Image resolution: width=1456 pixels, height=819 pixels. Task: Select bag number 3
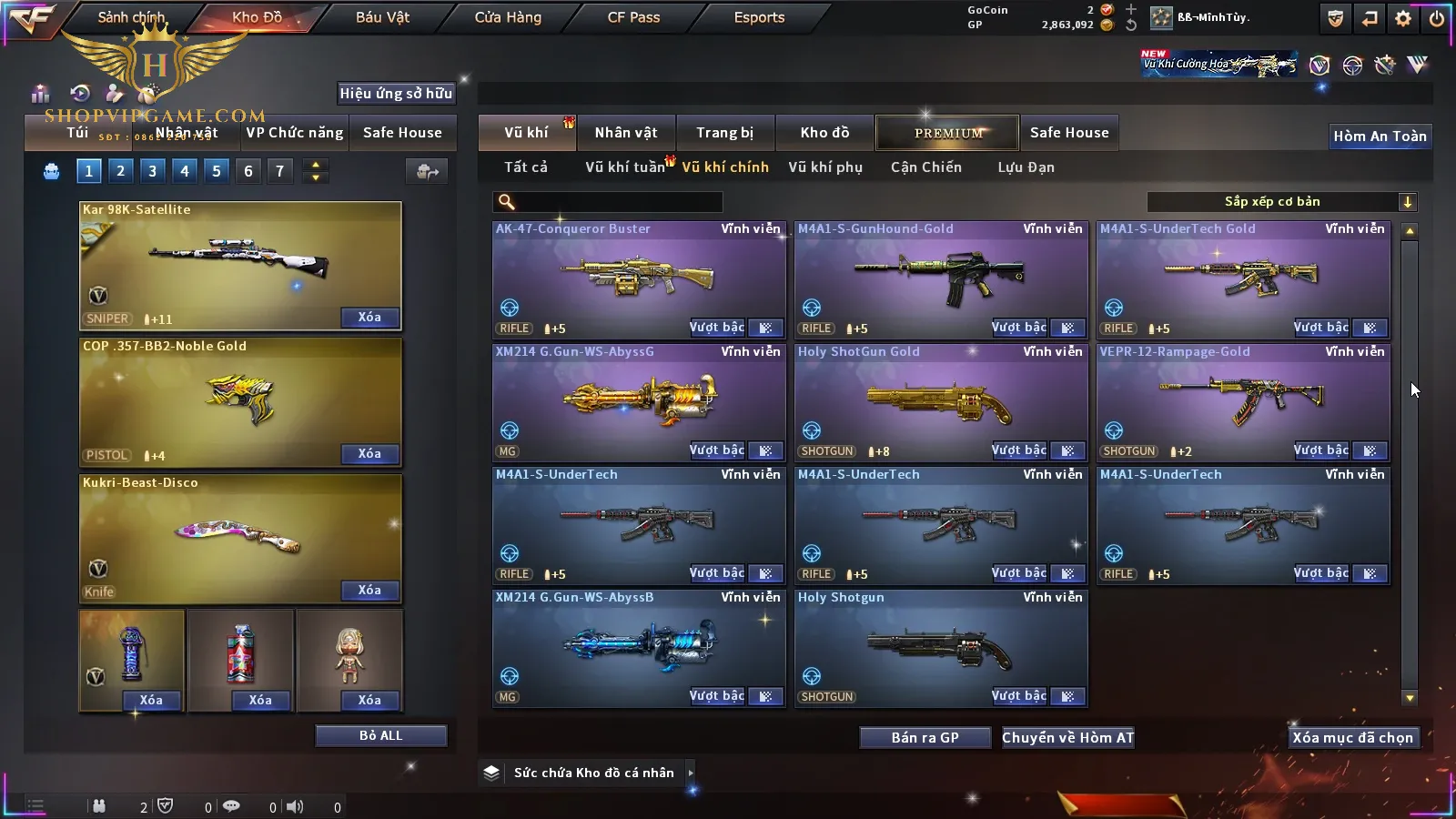pyautogui.click(x=152, y=171)
